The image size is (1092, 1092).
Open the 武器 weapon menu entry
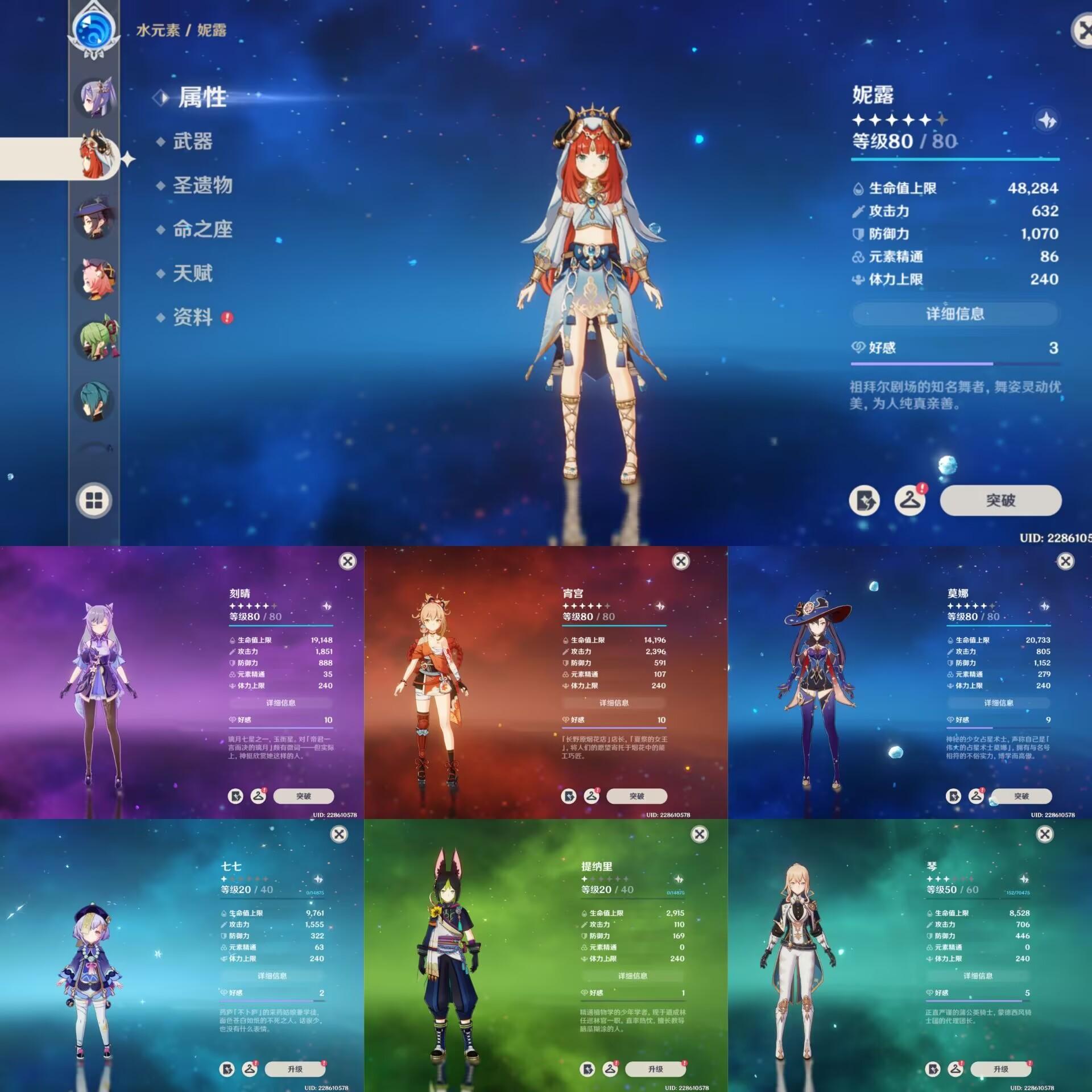pyautogui.click(x=192, y=141)
